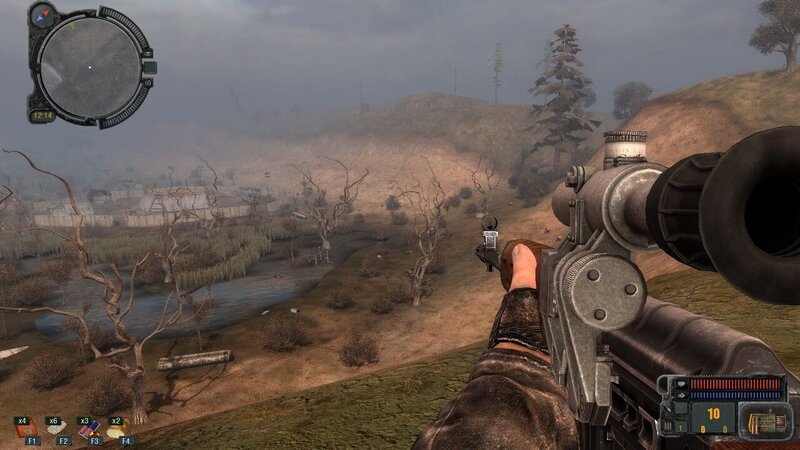Select the compass on the minimap
The width and height of the screenshot is (800, 450).
point(44,15)
